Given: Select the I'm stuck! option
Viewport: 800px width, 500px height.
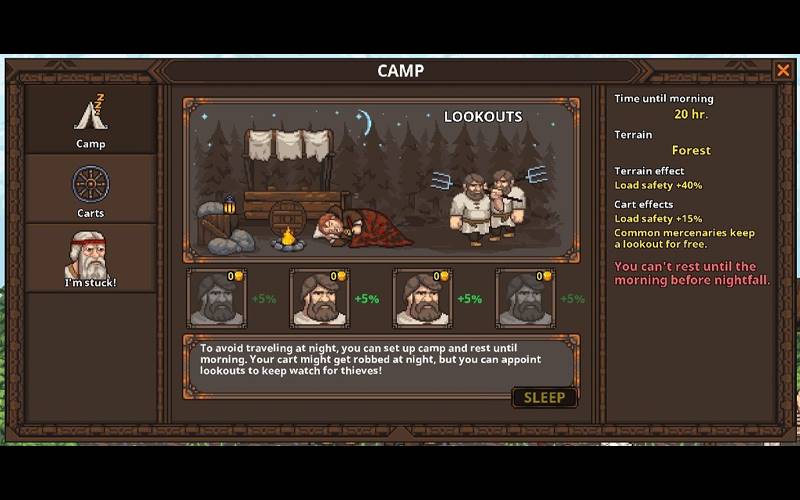Looking at the screenshot, I should click(90, 258).
